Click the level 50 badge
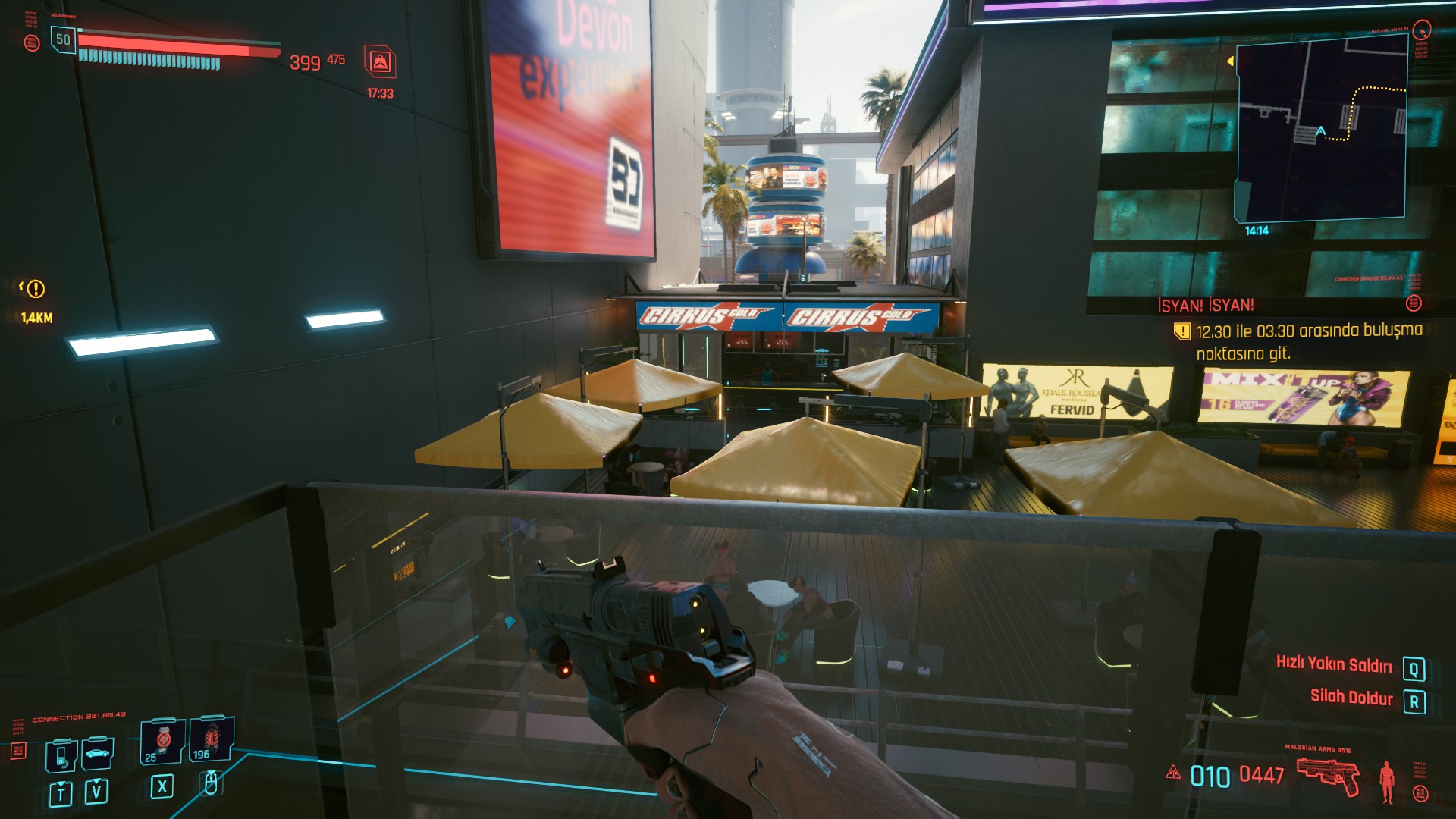Viewport: 1456px width, 819px height. coord(63,39)
